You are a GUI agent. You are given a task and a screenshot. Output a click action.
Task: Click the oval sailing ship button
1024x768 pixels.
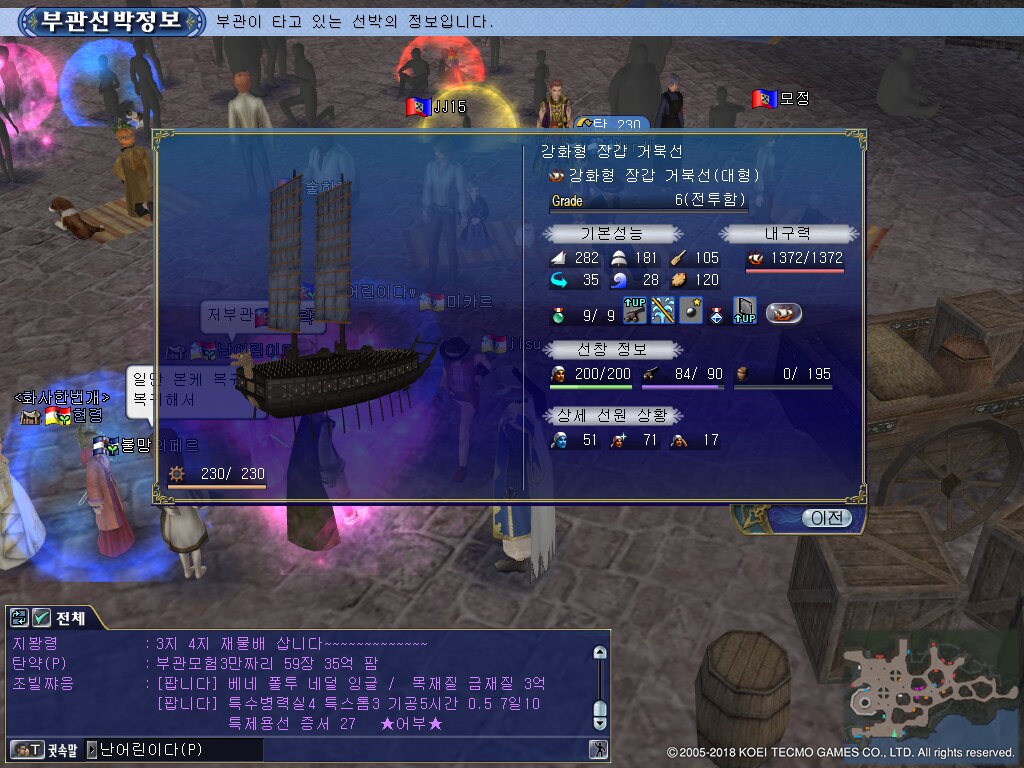[784, 313]
